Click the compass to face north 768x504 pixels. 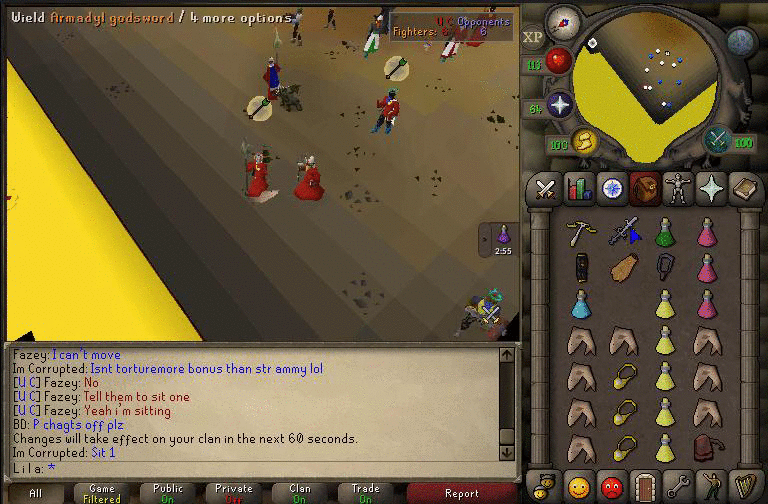point(564,20)
